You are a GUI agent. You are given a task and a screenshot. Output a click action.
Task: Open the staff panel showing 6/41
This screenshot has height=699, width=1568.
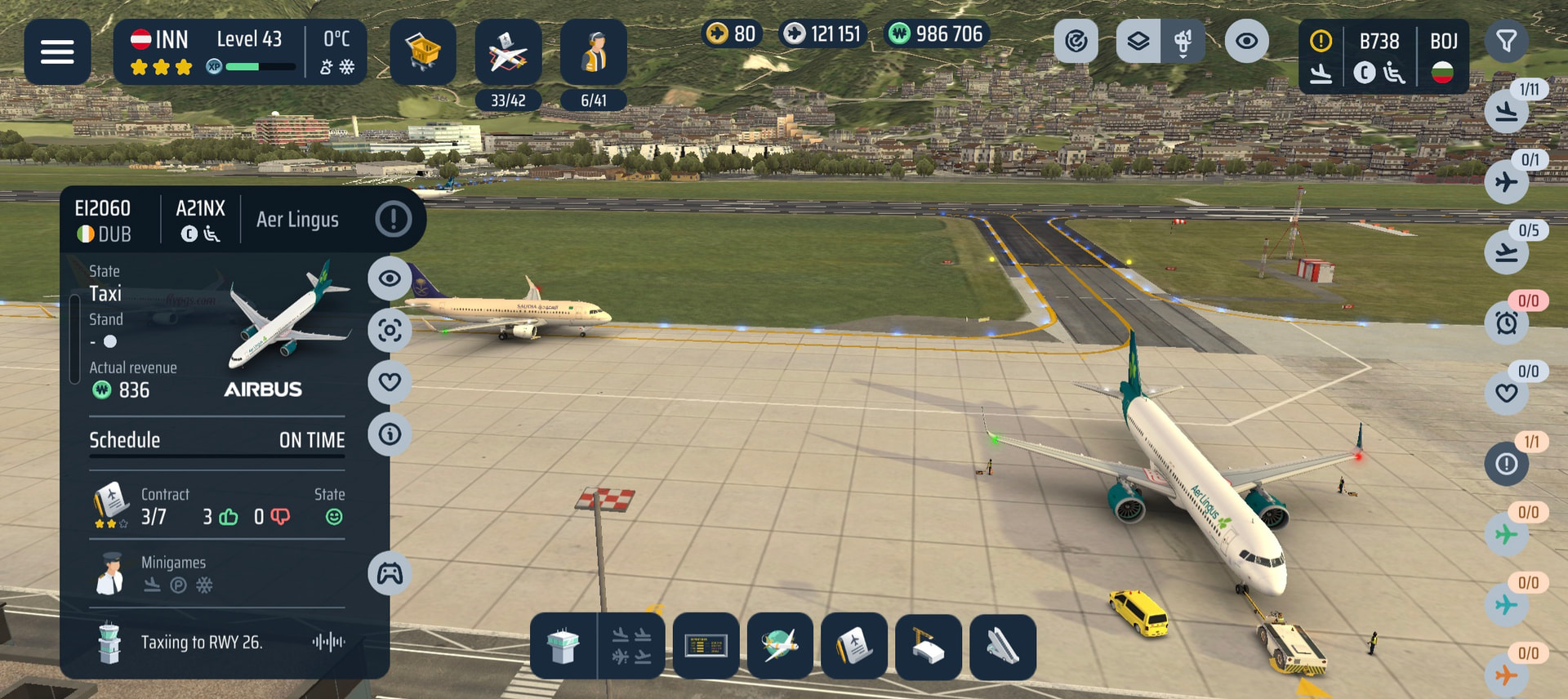pyautogui.click(x=594, y=54)
